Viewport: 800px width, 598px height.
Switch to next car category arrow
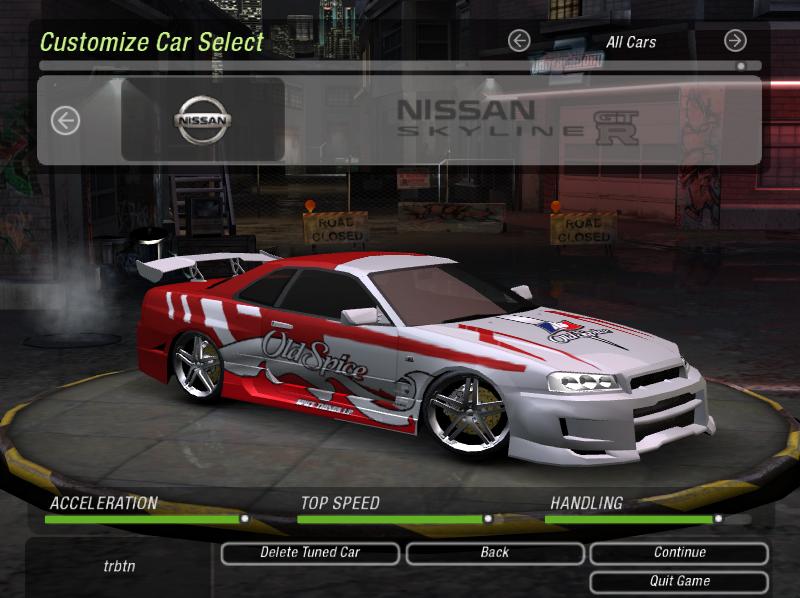click(735, 41)
